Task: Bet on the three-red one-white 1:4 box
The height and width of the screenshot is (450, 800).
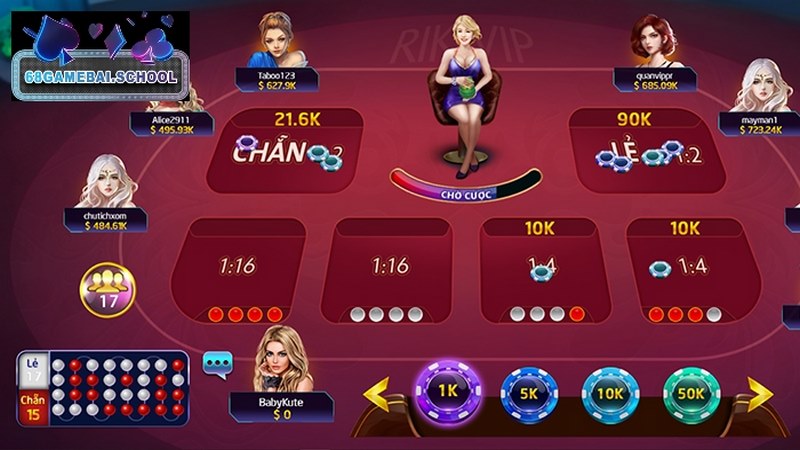Action: pos(685,272)
